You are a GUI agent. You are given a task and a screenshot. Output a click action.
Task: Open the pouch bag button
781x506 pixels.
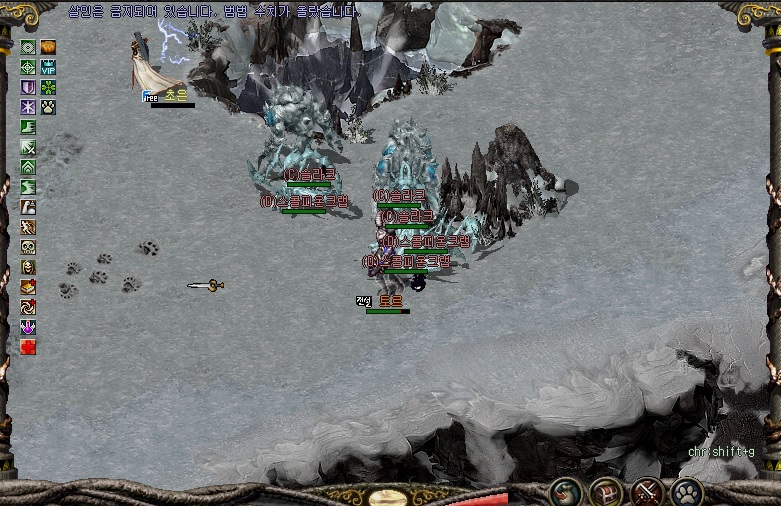click(x=564, y=492)
